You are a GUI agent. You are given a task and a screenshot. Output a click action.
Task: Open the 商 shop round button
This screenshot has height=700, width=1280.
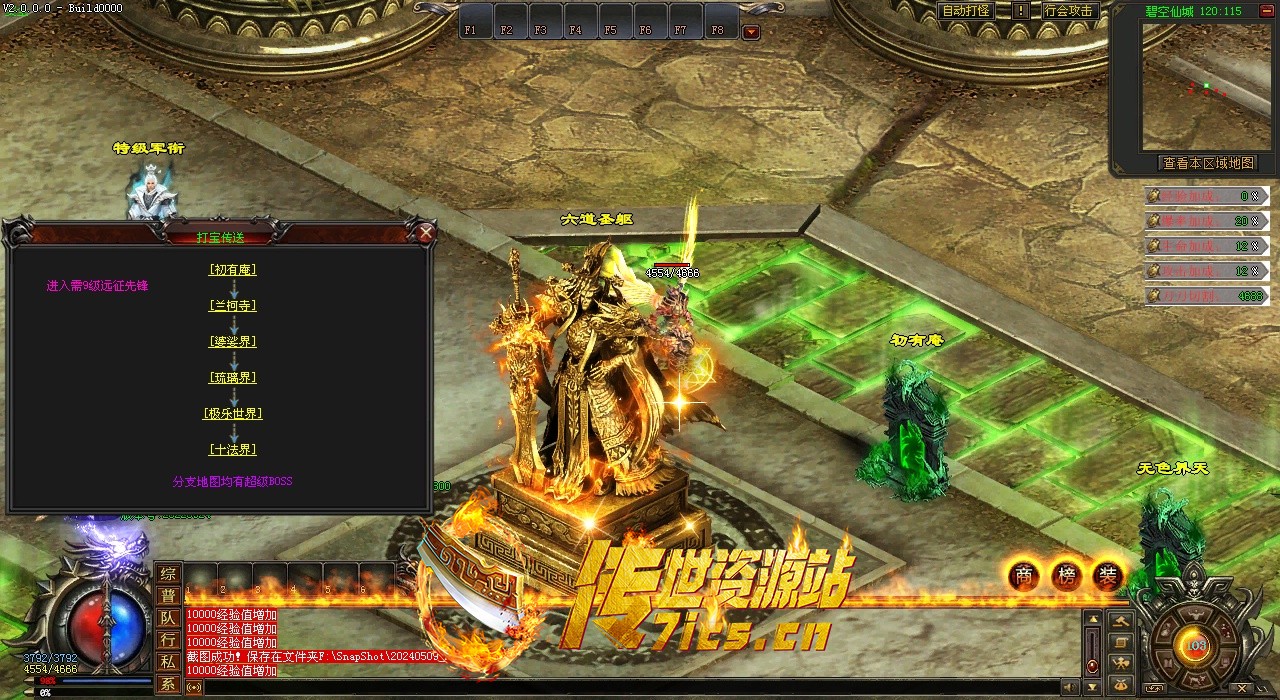1023,575
